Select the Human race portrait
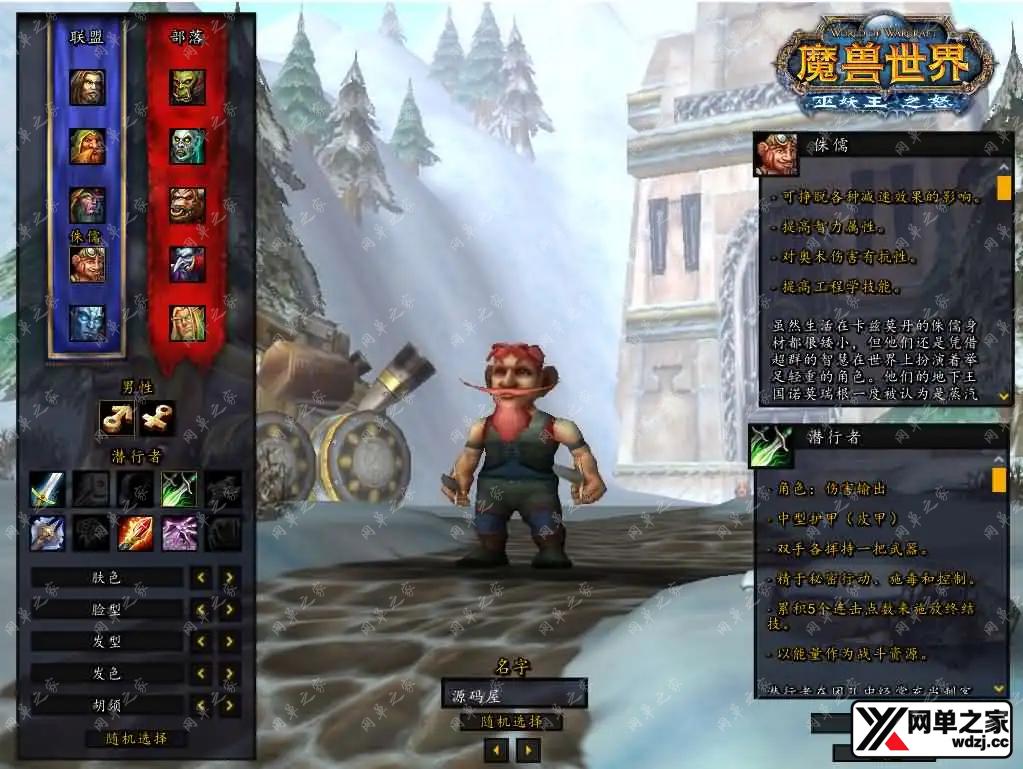1023x769 pixels. [x=87, y=88]
